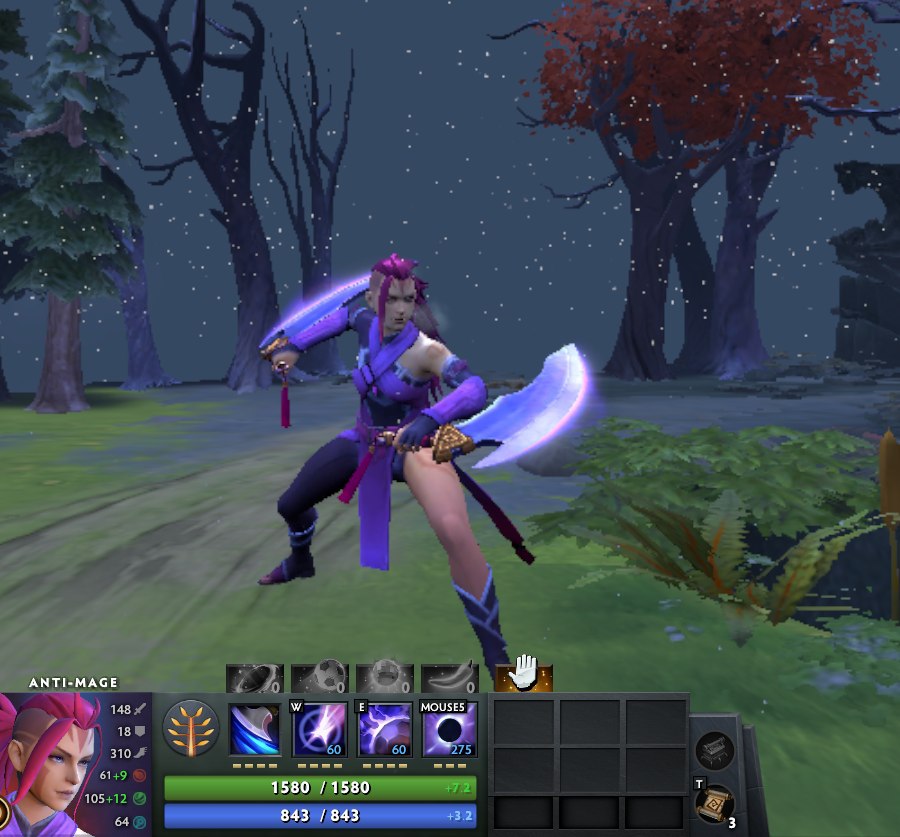900x837 pixels.
Task: Cast the Counterspell ability
Action: tap(385, 729)
